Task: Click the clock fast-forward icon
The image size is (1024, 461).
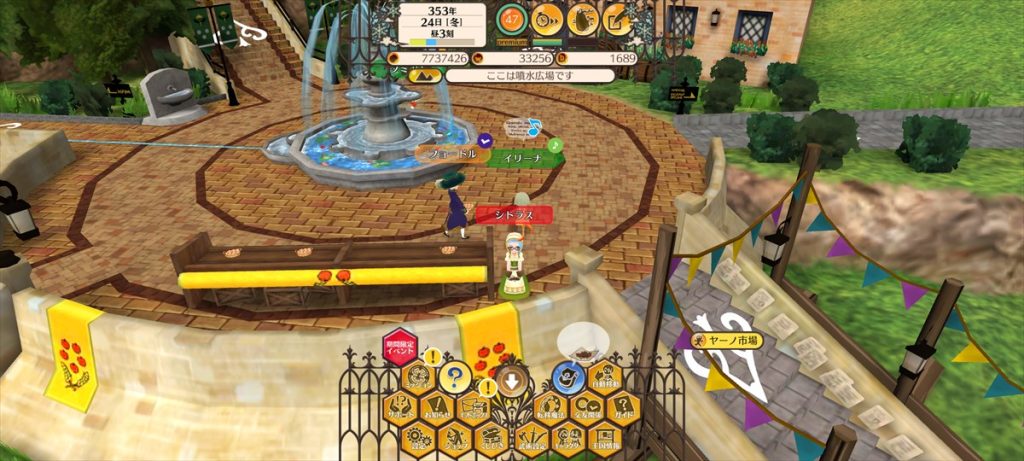Action: coord(546,18)
